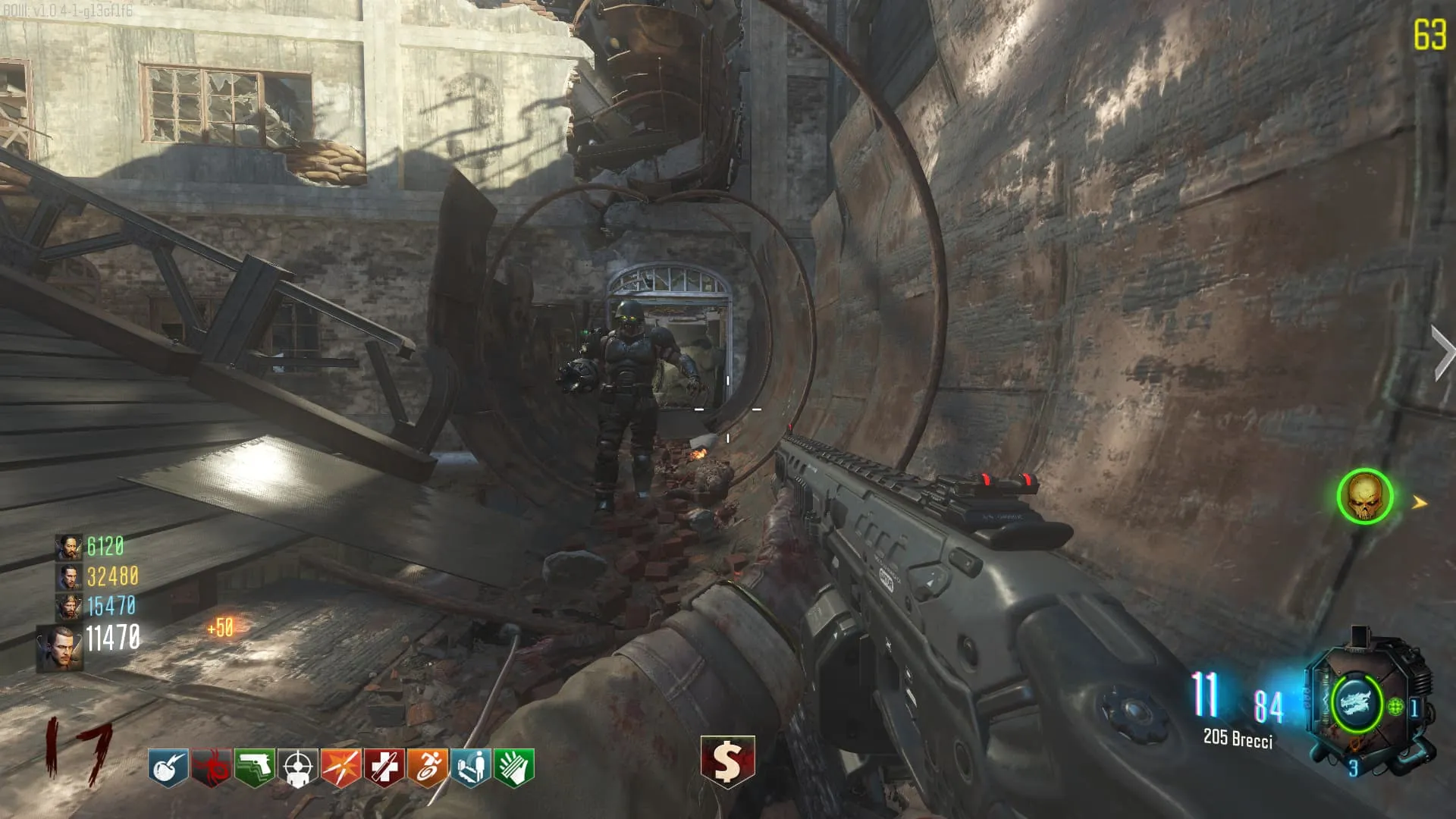This screenshot has height=819, width=1456.
Task: Click the Widow's Wine spider perk
Action: point(212,767)
